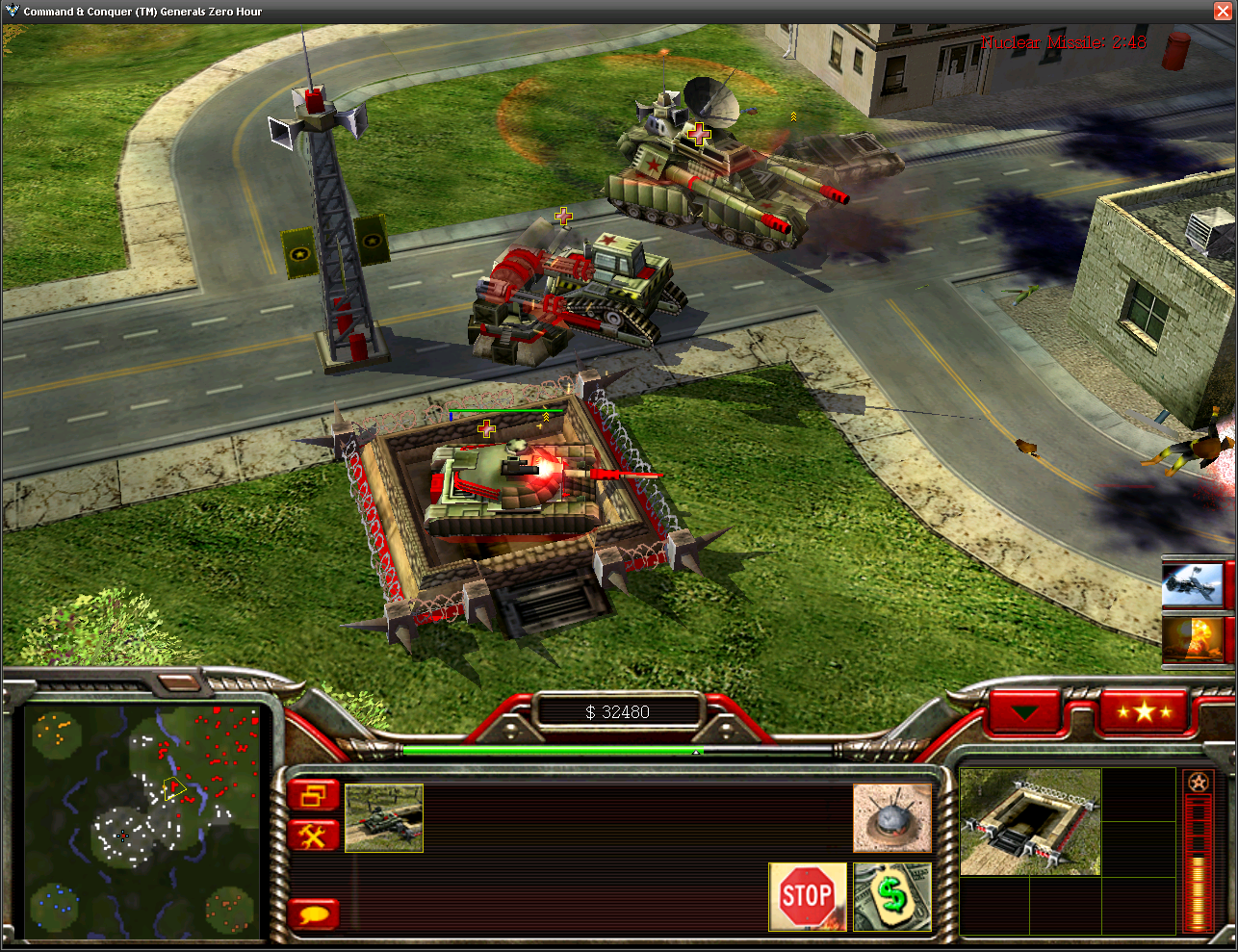Select the garrisoned tank portrait in the bunker
Image resolution: width=1238 pixels, height=952 pixels.
coord(384,818)
